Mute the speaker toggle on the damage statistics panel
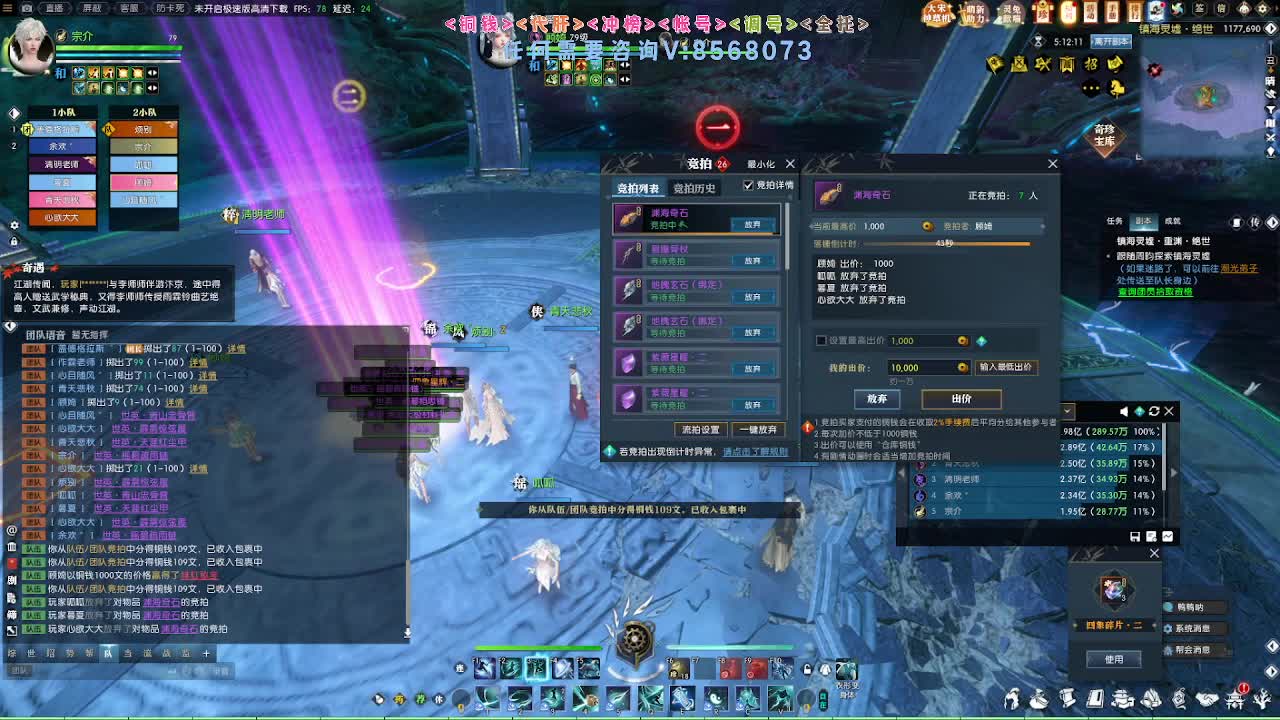The image size is (1280, 720). click(x=1123, y=411)
